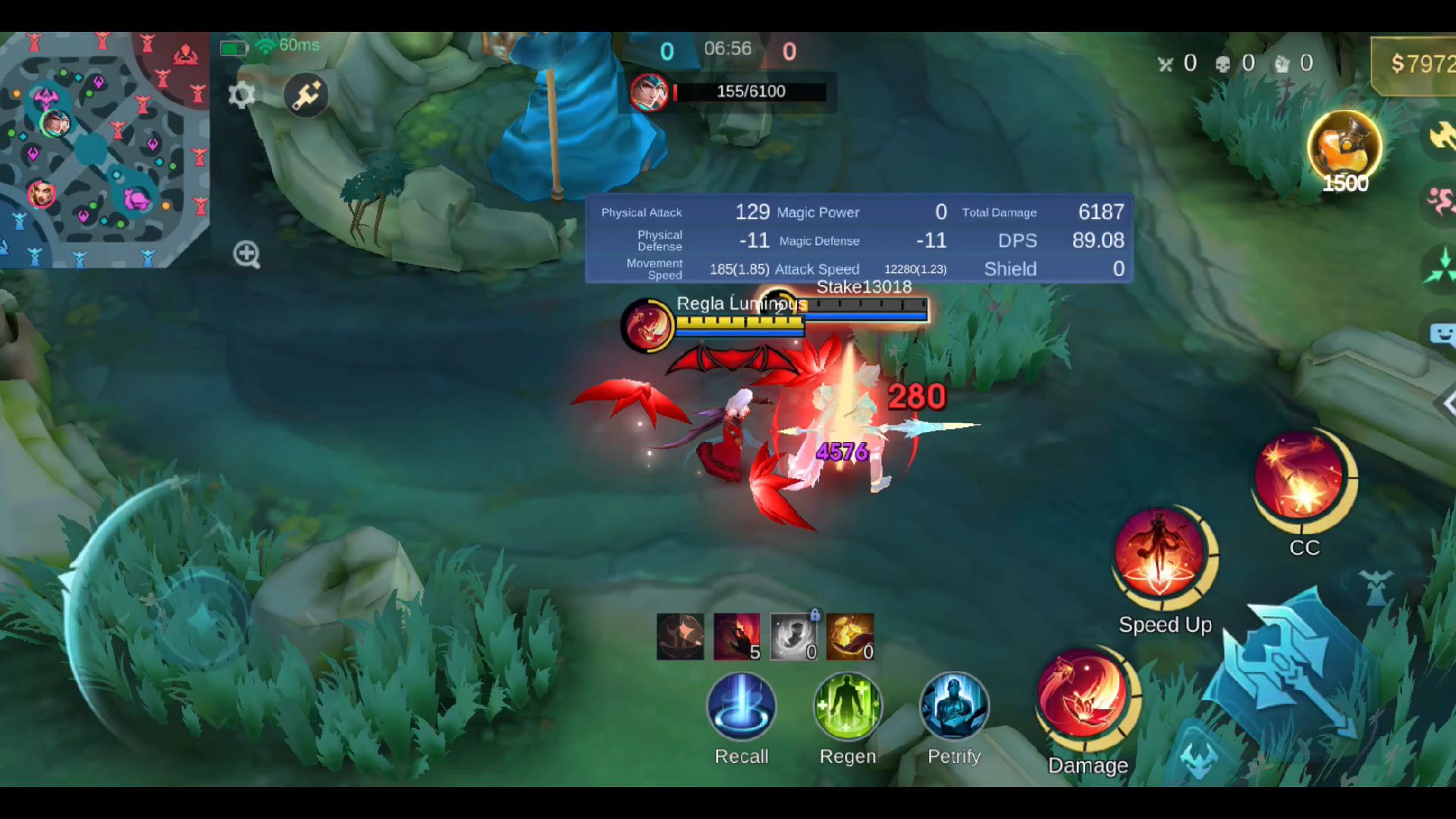Viewport: 1456px width, 819px height.
Task: Activate the Speed Up skill
Action: pyautogui.click(x=1160, y=555)
